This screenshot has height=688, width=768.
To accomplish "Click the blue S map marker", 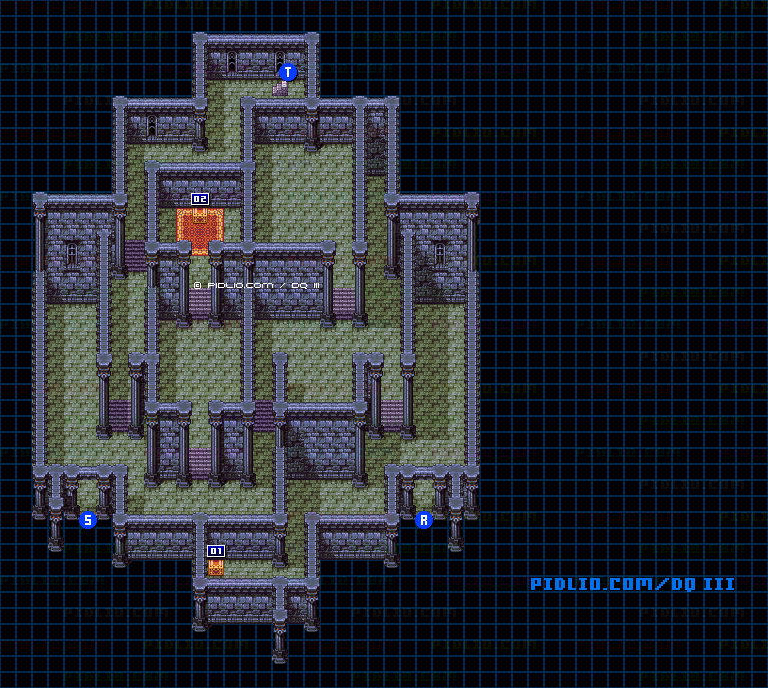I will point(88,520).
